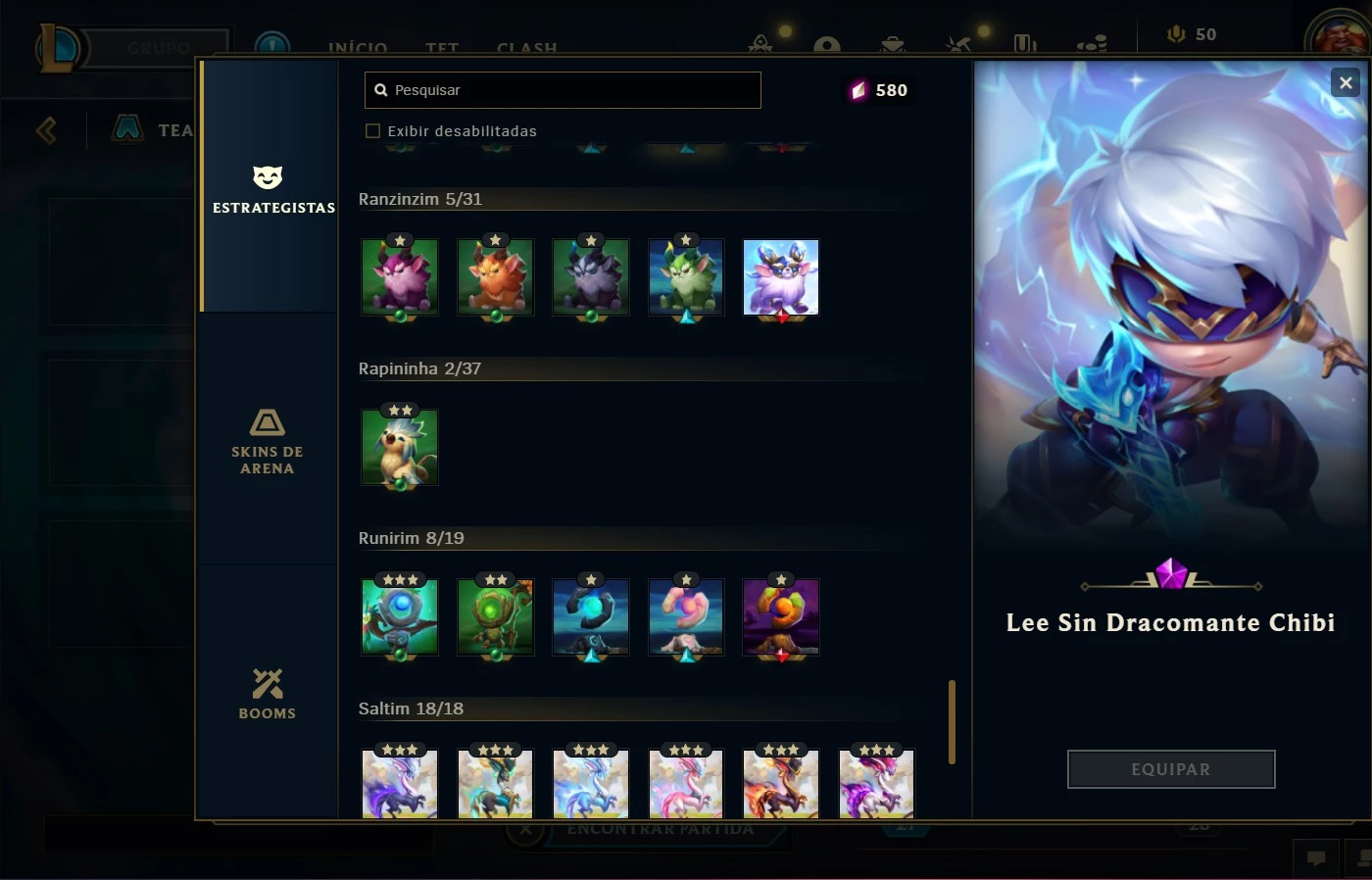
Task: Click the Pesquisar search field
Action: coord(562,89)
